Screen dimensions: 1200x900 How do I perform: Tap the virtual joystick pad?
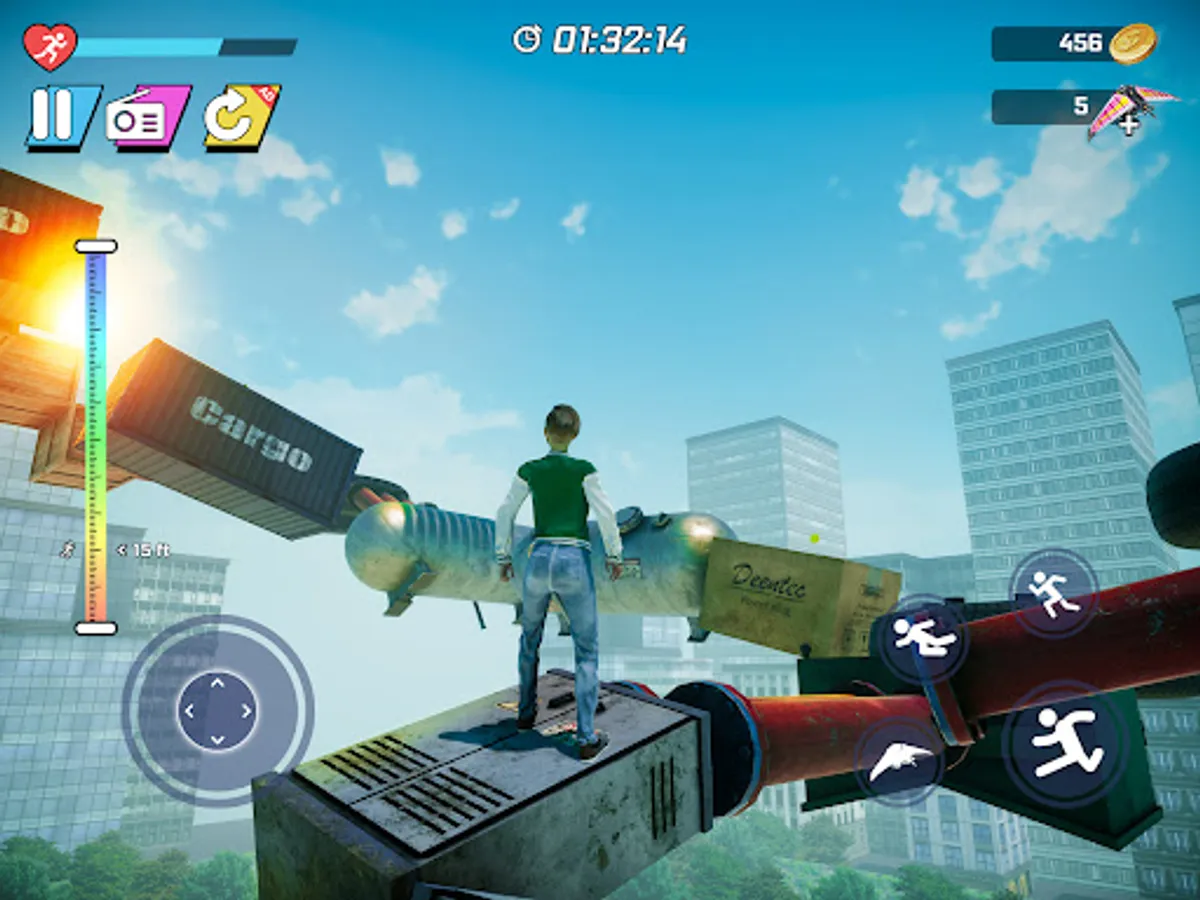pyautogui.click(x=218, y=711)
